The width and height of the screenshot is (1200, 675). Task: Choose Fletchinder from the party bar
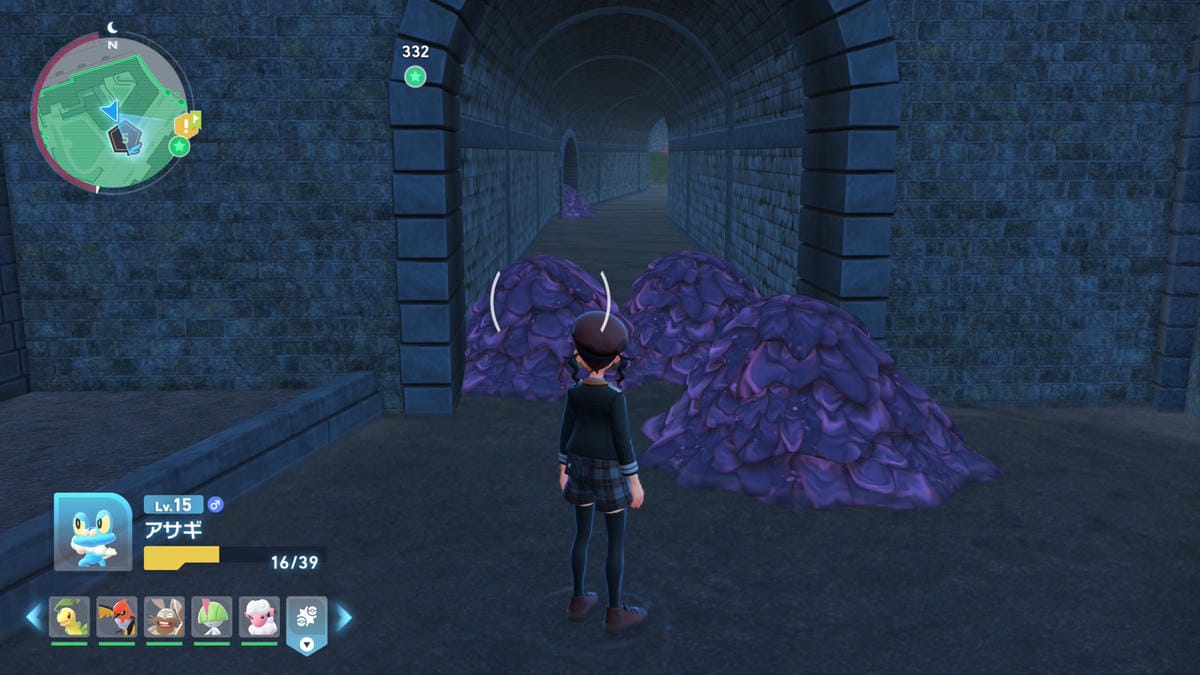pos(117,617)
